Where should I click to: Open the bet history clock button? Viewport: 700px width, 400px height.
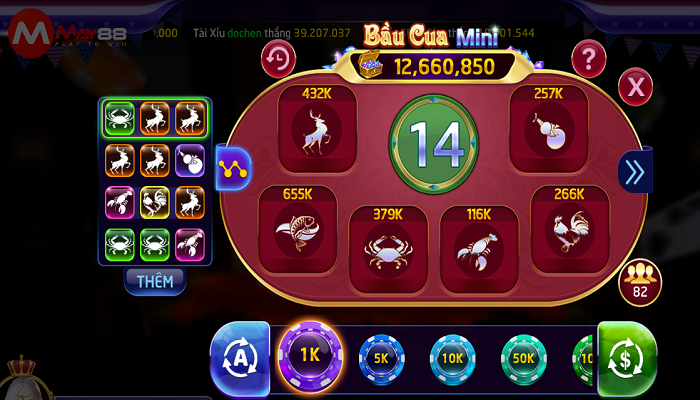pyautogui.click(x=279, y=59)
